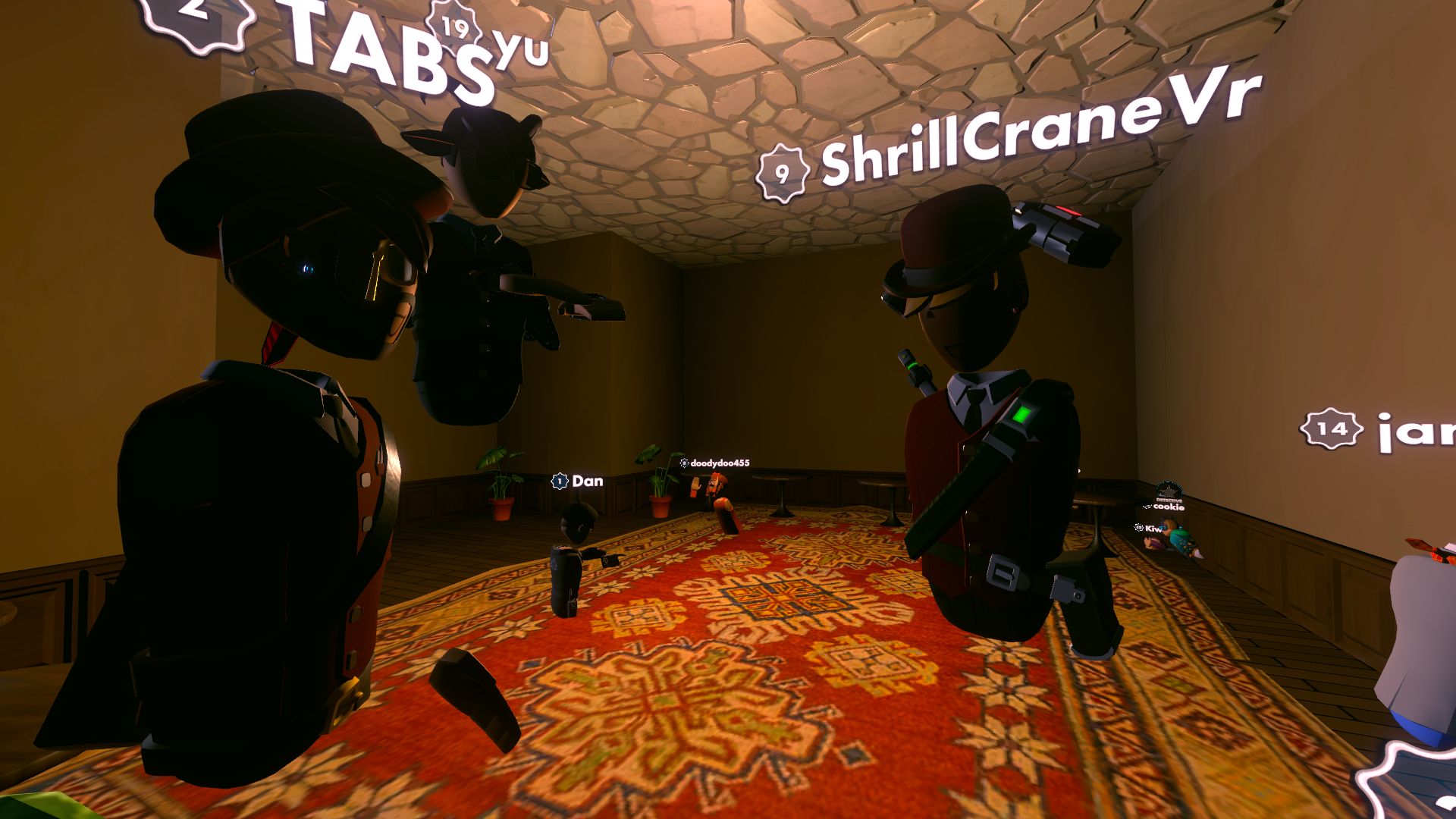Image resolution: width=1456 pixels, height=819 pixels.
Task: Select the cookie nametag
Action: click(x=1169, y=507)
